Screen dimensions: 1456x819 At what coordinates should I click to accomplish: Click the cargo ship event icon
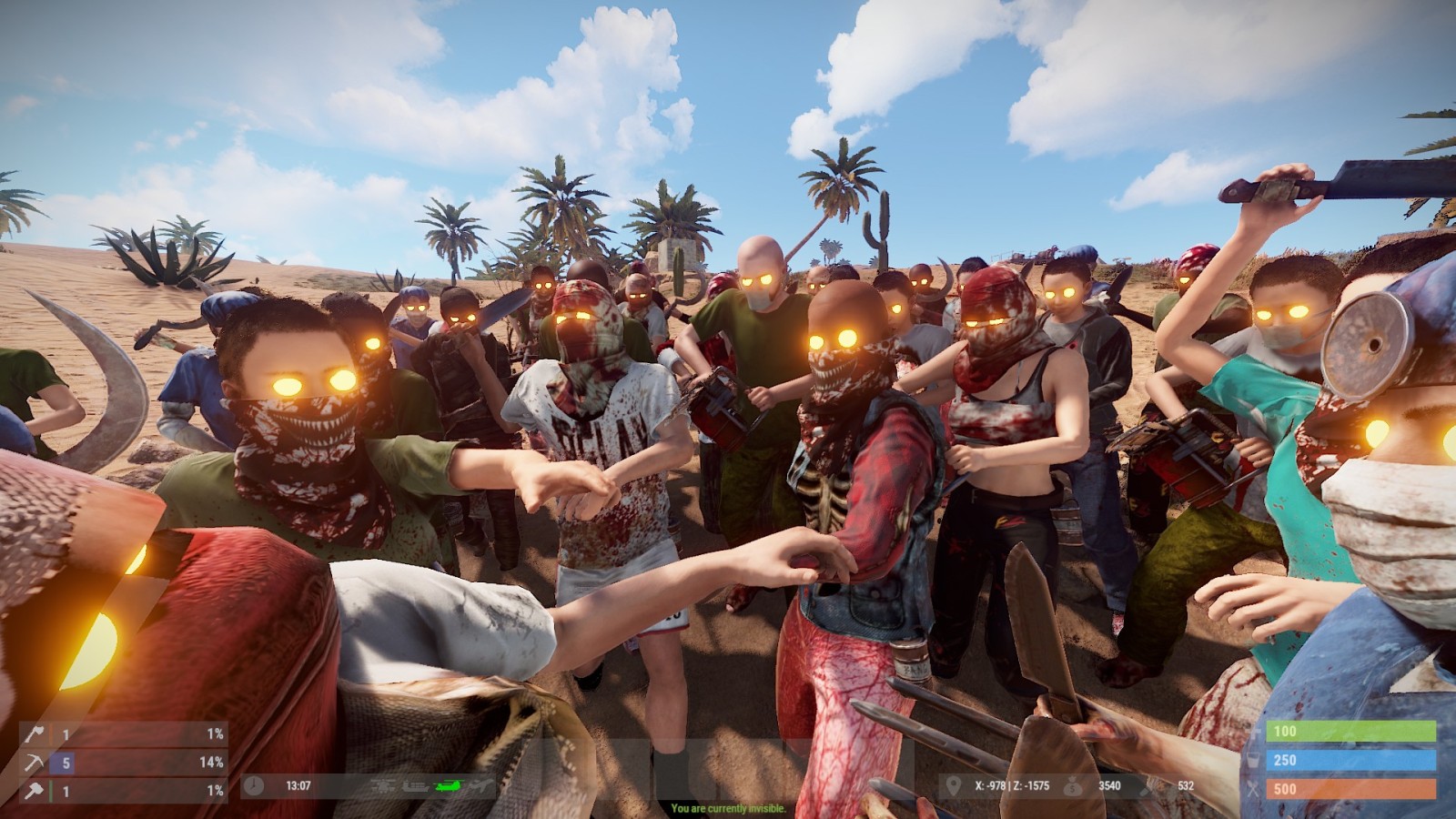[x=415, y=786]
